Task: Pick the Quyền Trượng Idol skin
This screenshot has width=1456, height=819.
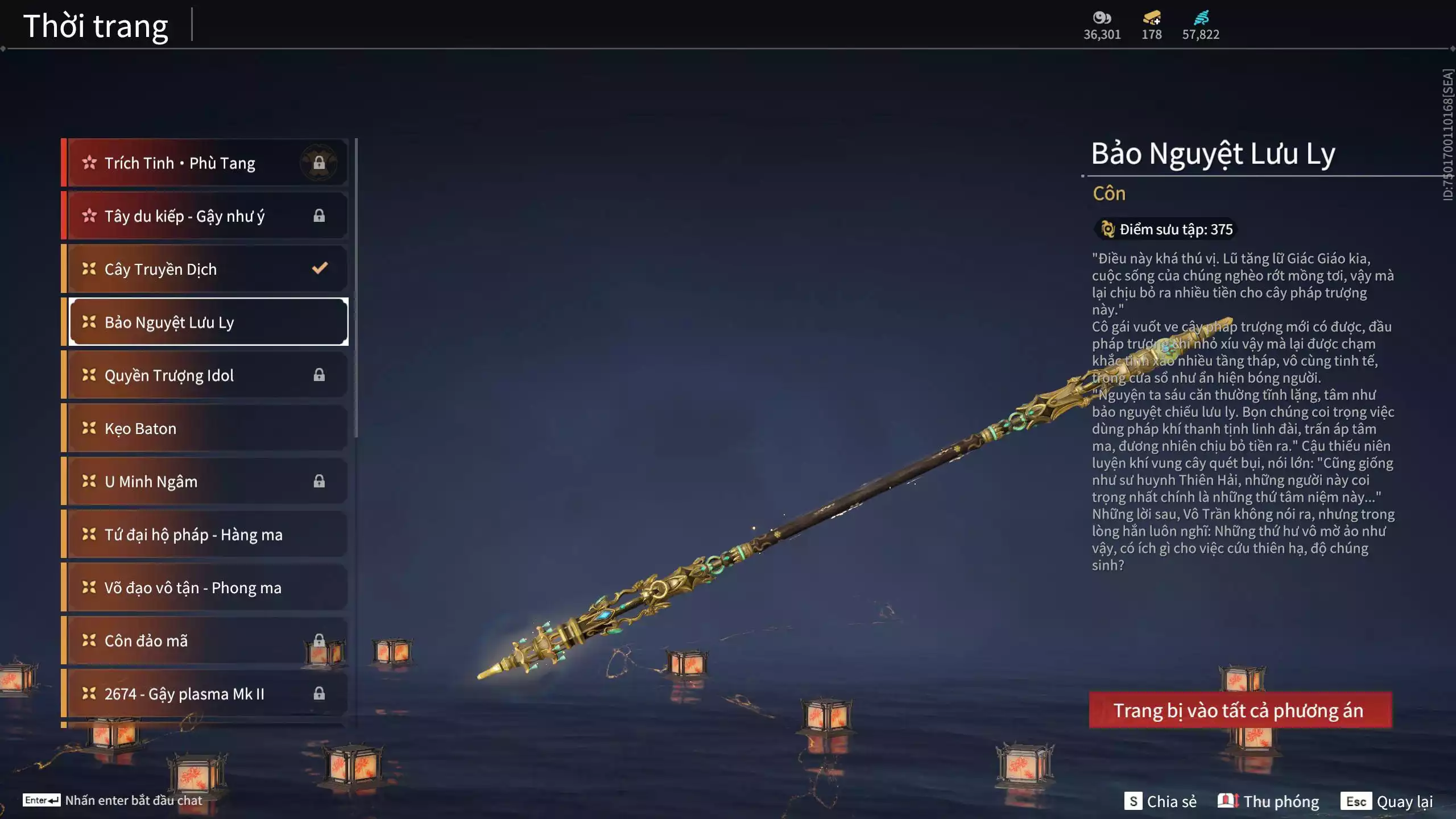Action: point(205,375)
